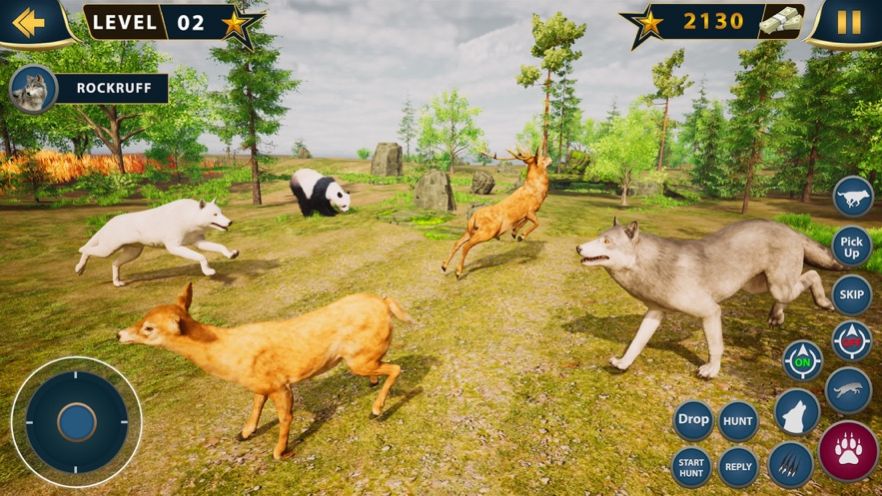
Task: Trigger the leaping wolf jump icon
Action: click(848, 391)
